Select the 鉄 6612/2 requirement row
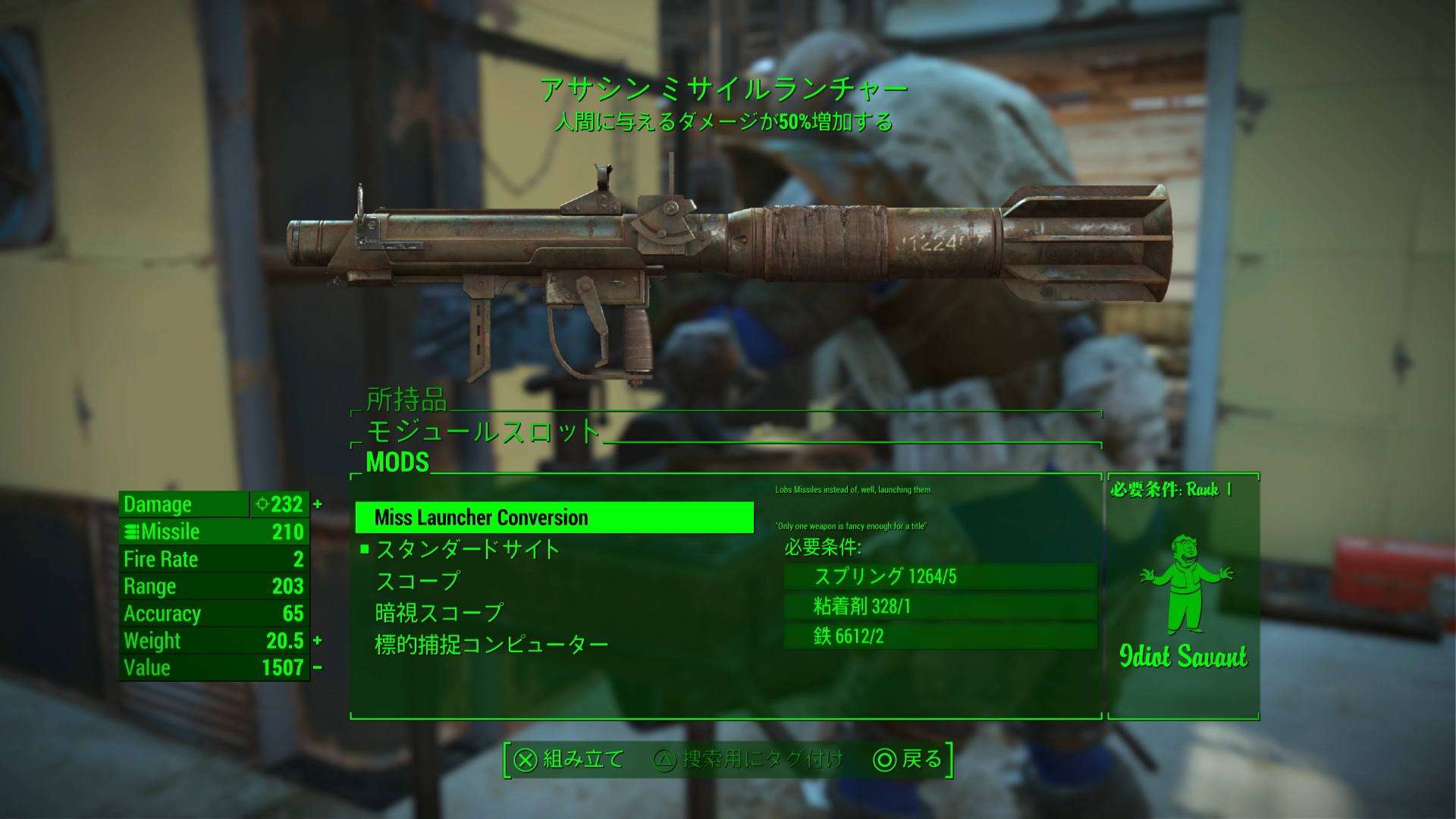Screen dimensions: 1456x819 point(940,635)
